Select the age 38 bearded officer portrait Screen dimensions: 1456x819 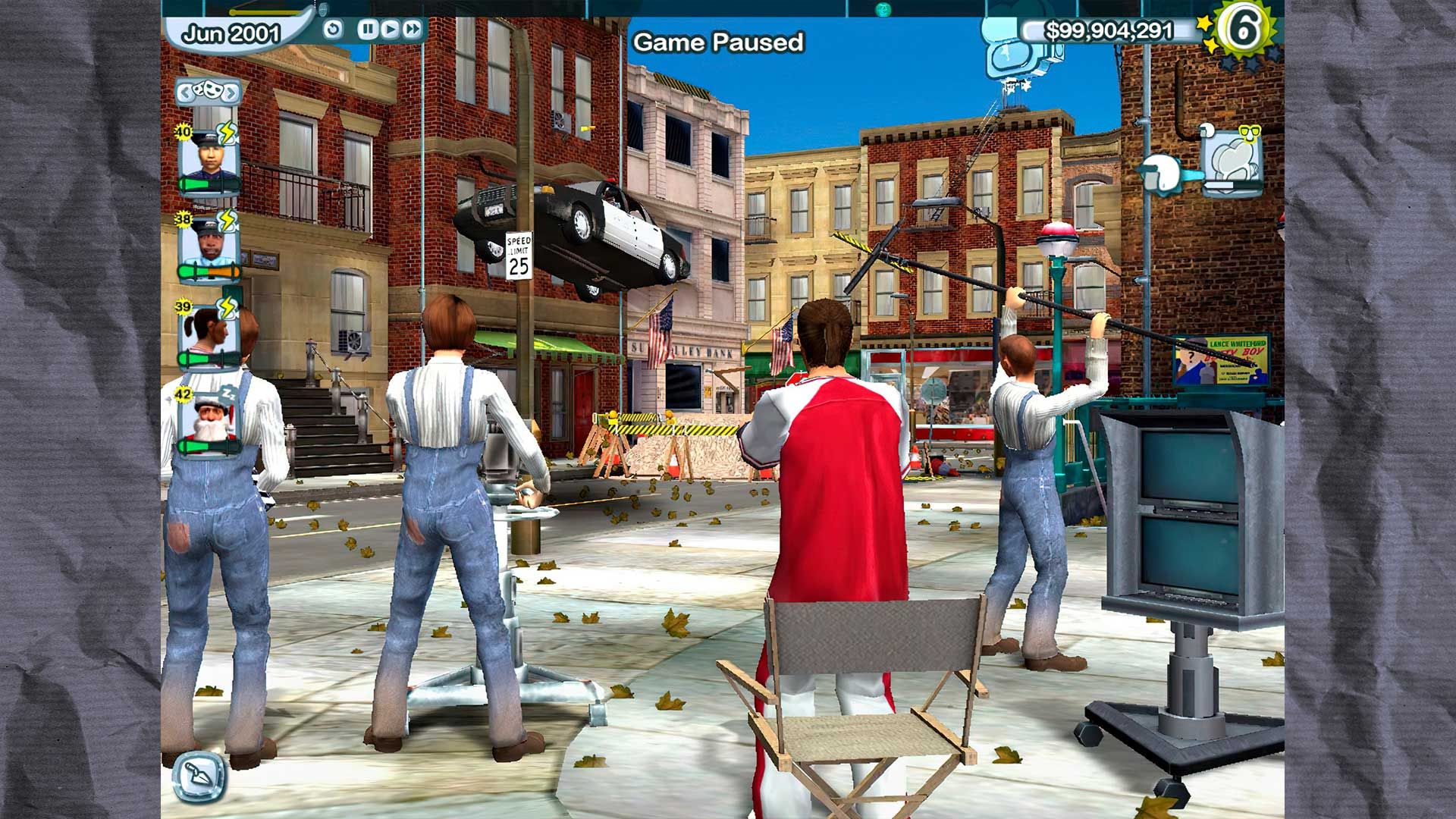tap(208, 246)
